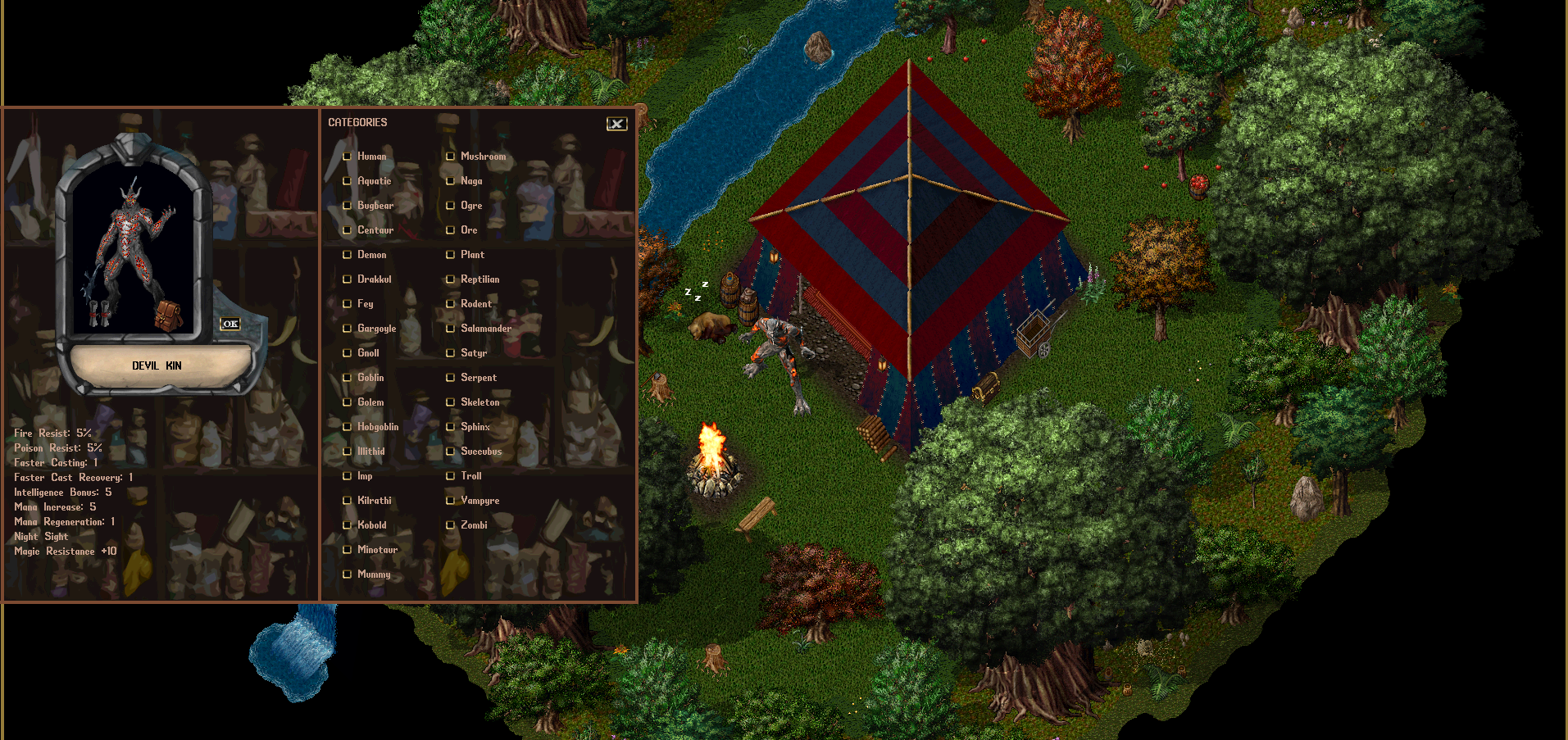Confirm Devil Kin with the OK button
Screen dimensions: 1568x740
[x=230, y=324]
